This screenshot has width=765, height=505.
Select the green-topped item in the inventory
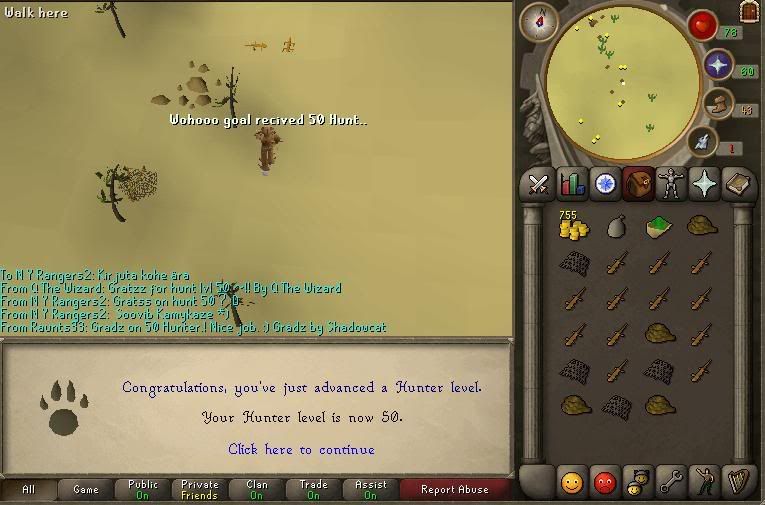[x=657, y=227]
